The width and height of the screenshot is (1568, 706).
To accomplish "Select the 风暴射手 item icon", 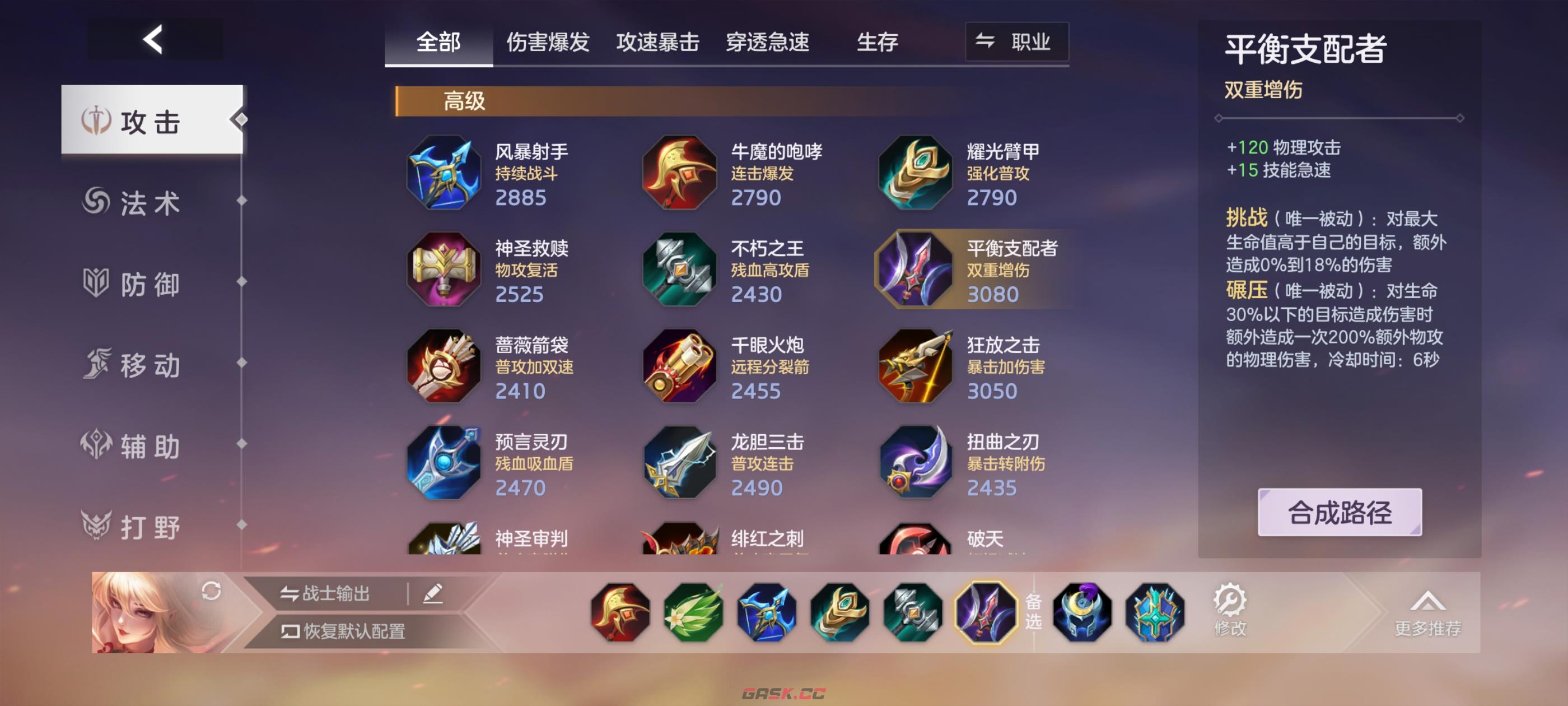I will click(x=444, y=173).
